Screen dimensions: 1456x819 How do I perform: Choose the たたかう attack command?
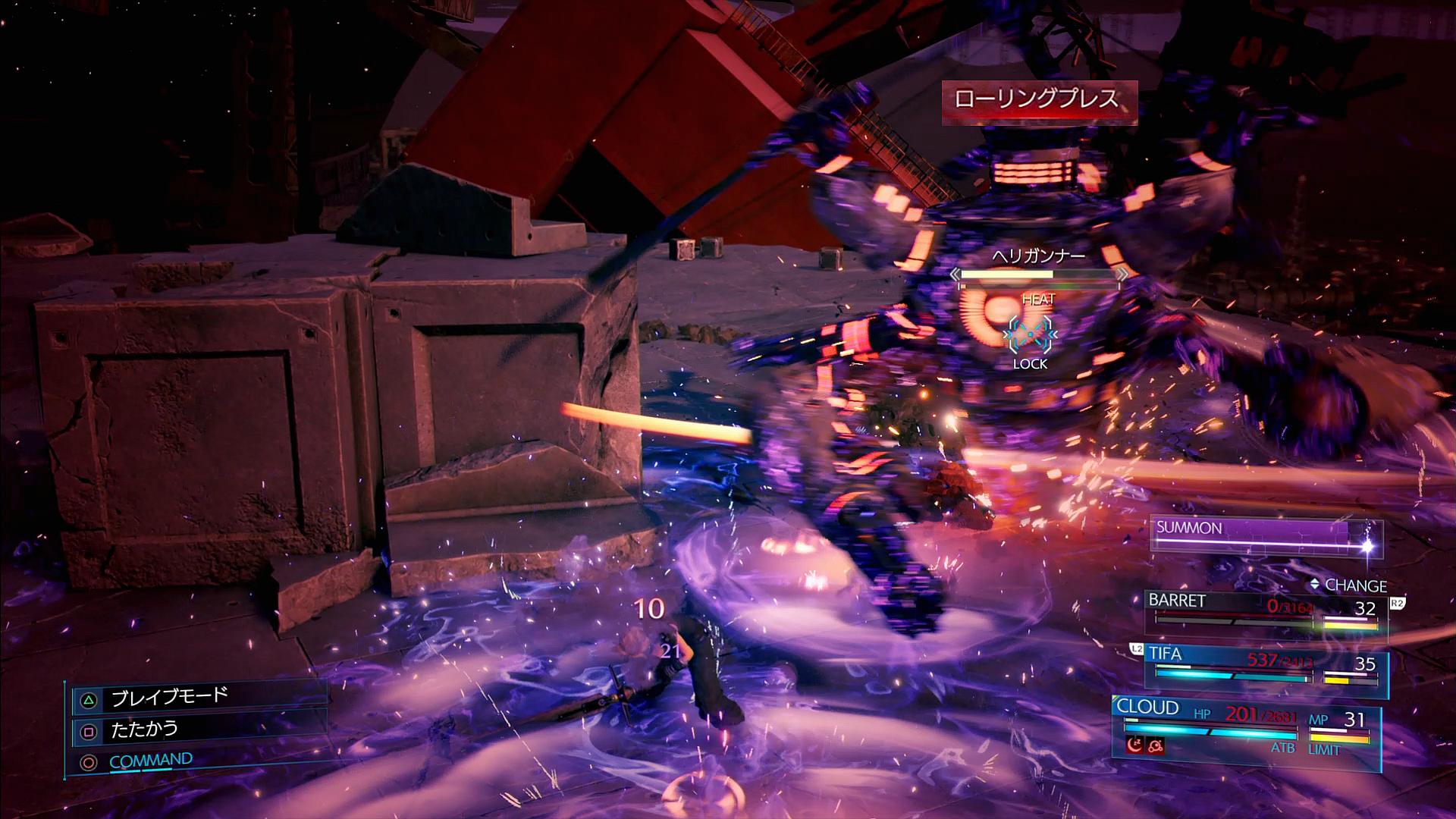144,730
